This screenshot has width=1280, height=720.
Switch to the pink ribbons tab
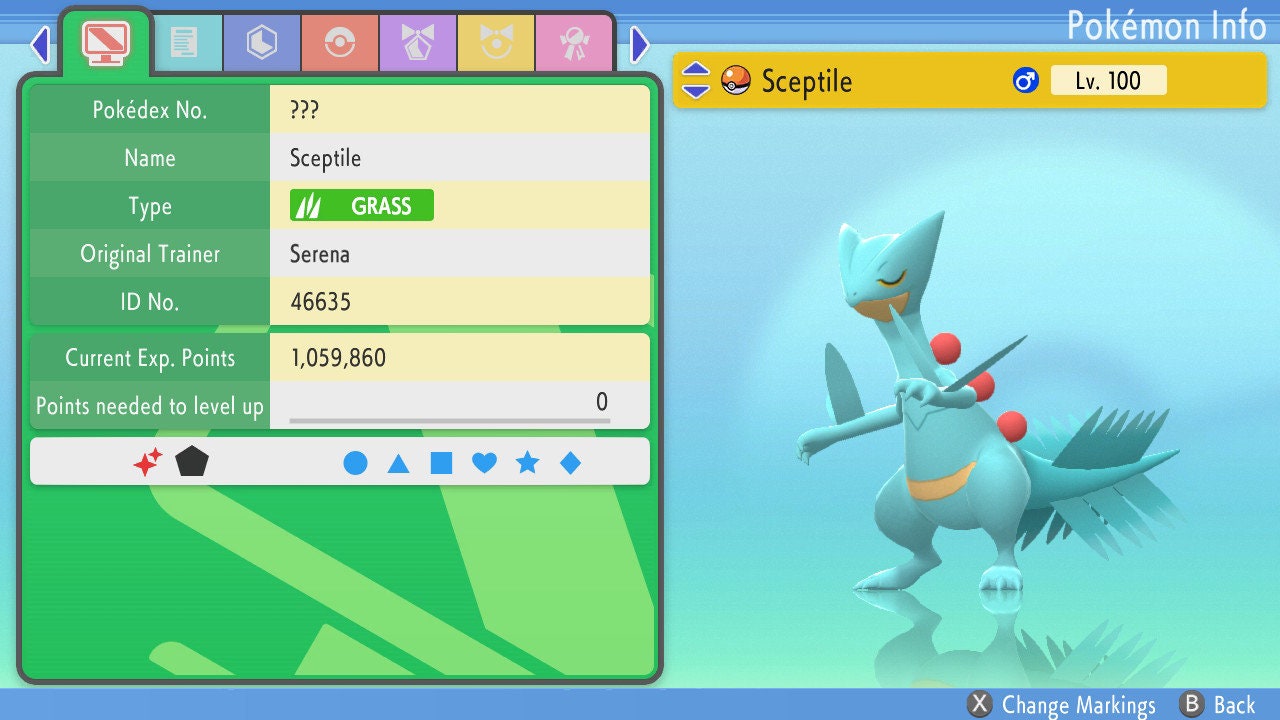(574, 43)
